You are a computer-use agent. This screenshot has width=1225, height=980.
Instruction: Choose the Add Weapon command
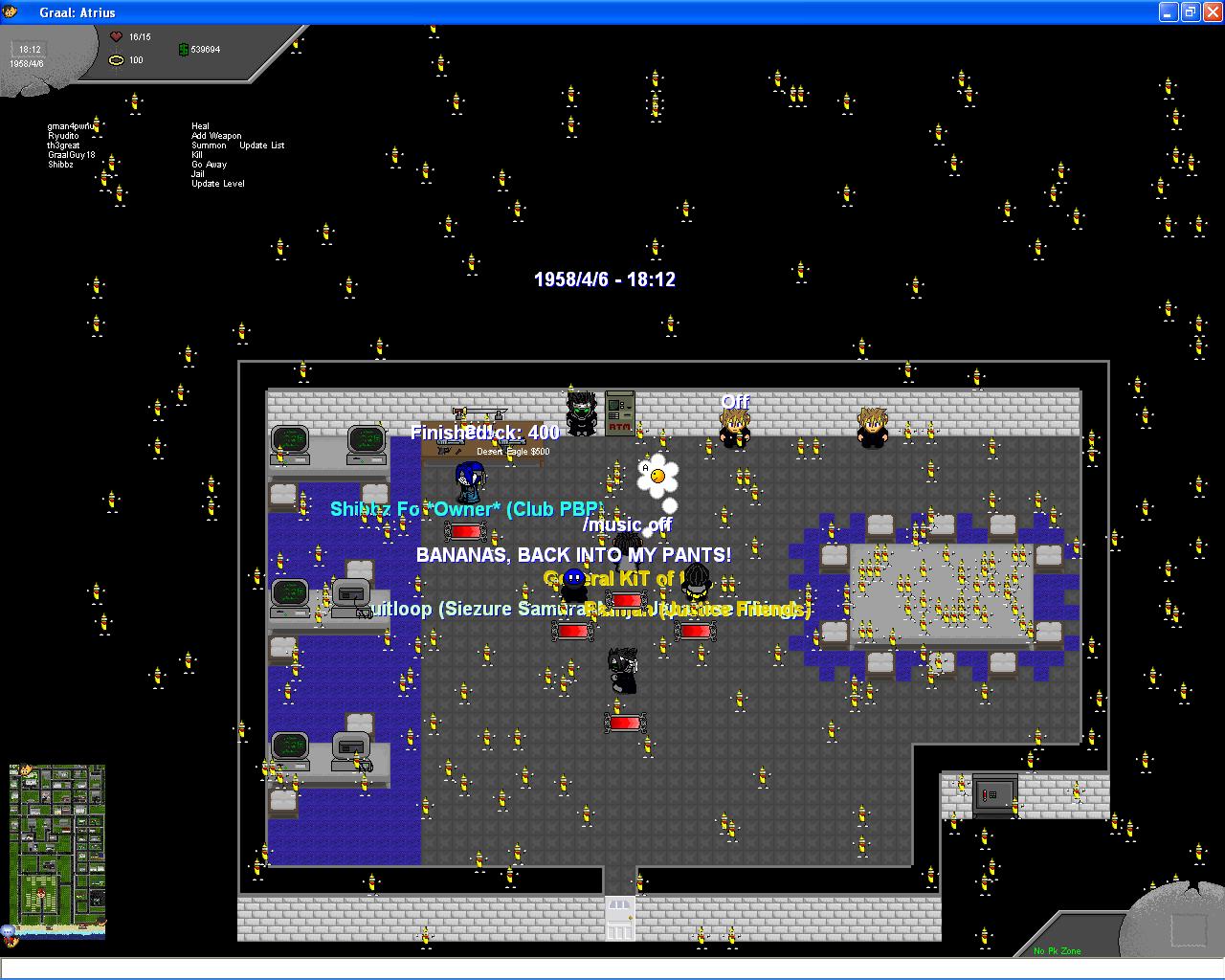tap(216, 136)
